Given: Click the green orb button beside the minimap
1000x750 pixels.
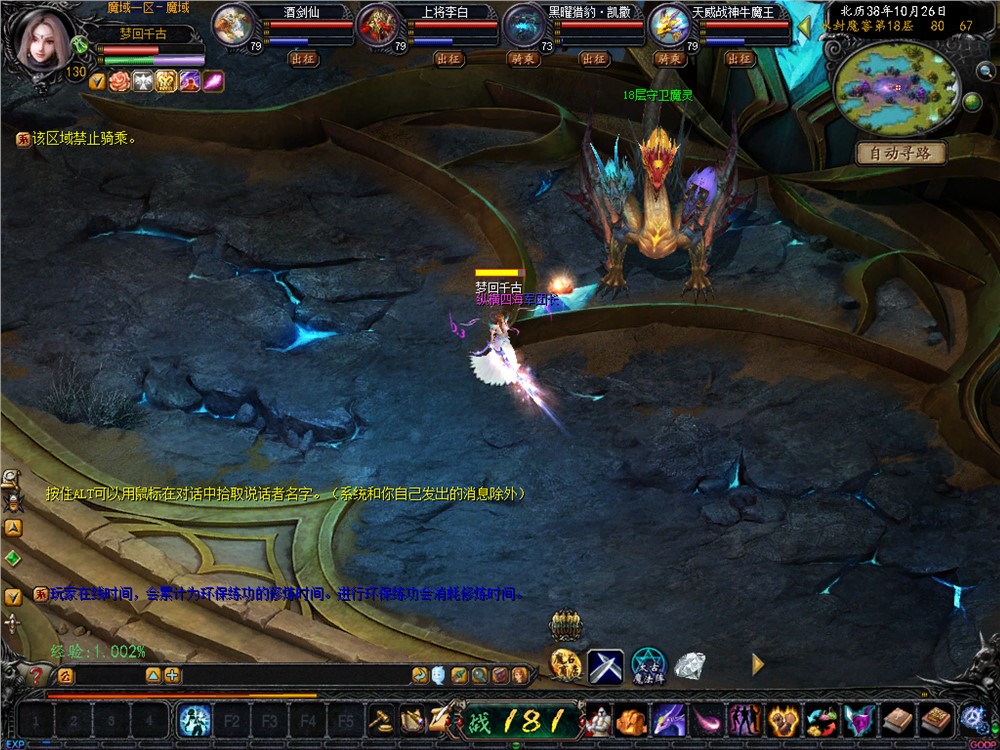Looking at the screenshot, I should coord(971,101).
